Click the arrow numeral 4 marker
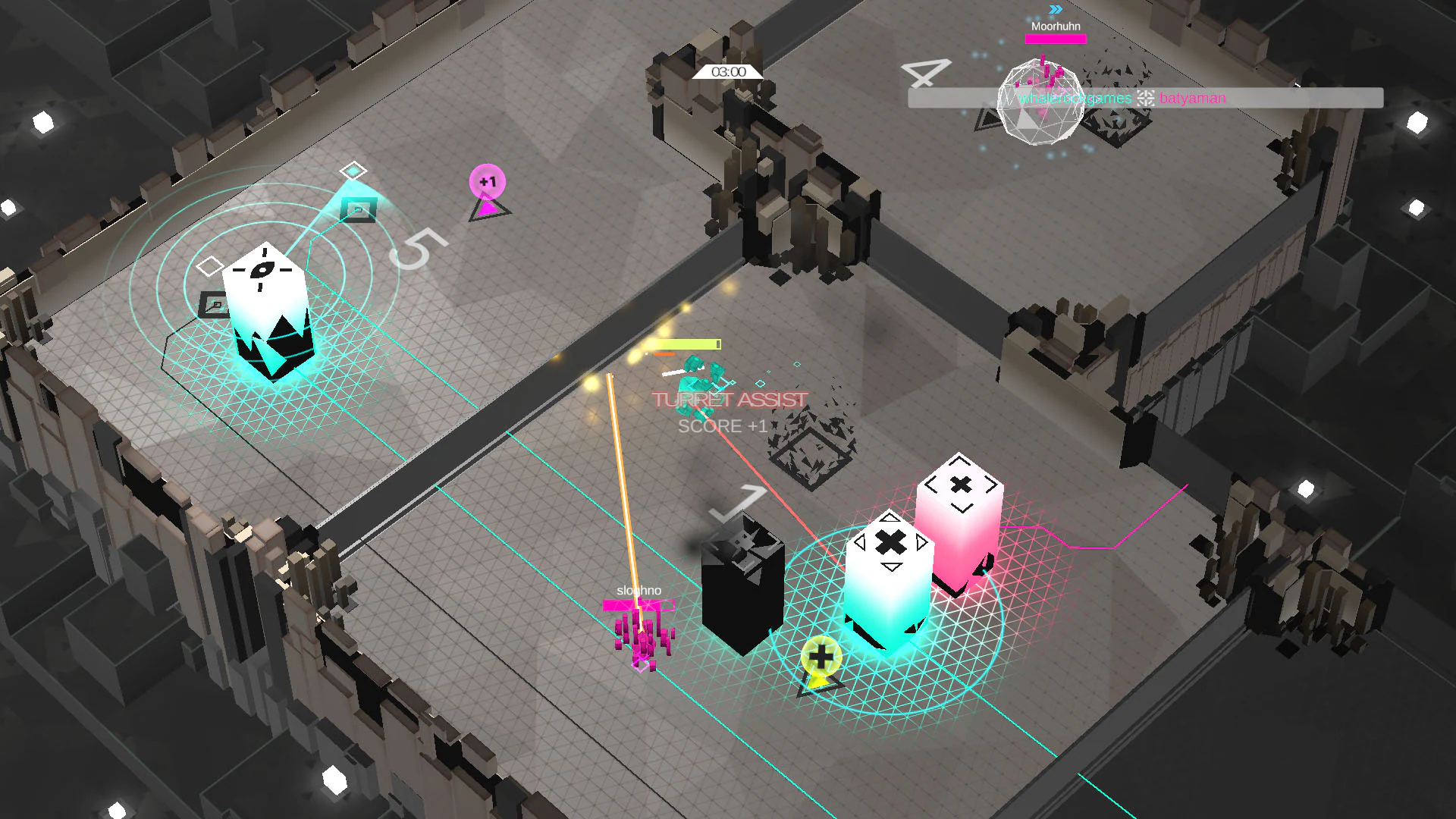Viewport: 1456px width, 819px height. [x=927, y=72]
